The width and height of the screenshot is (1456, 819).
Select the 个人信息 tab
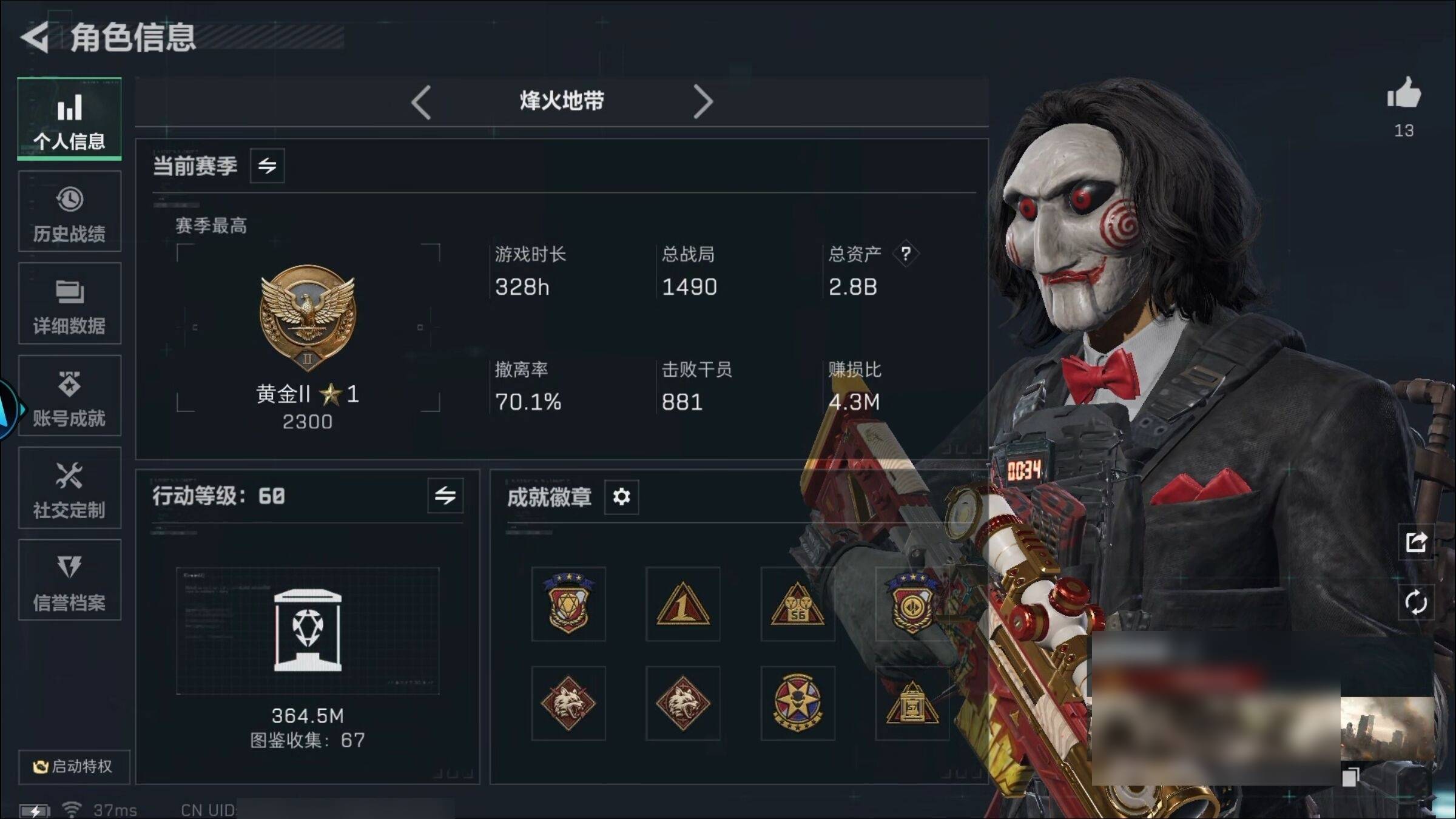pyautogui.click(x=70, y=120)
